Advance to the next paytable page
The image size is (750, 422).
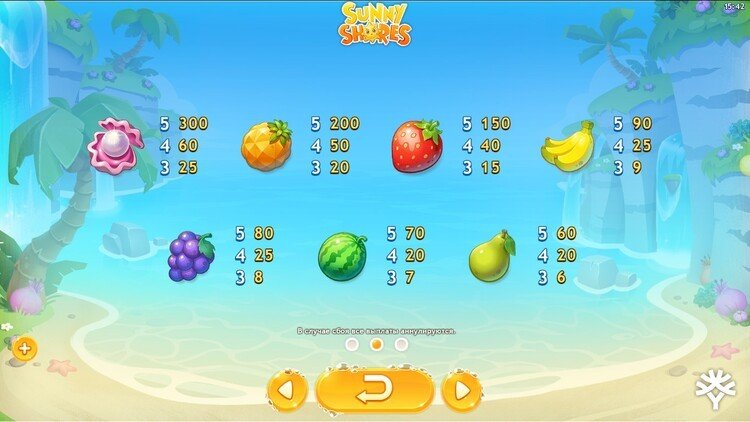pyautogui.click(x=462, y=390)
